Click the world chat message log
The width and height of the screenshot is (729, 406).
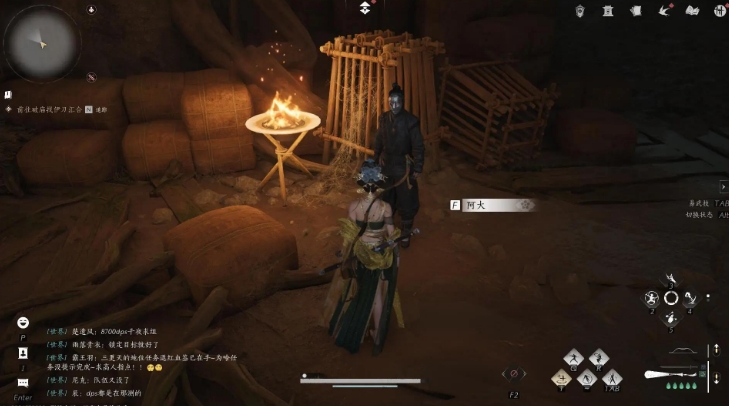click(x=140, y=362)
